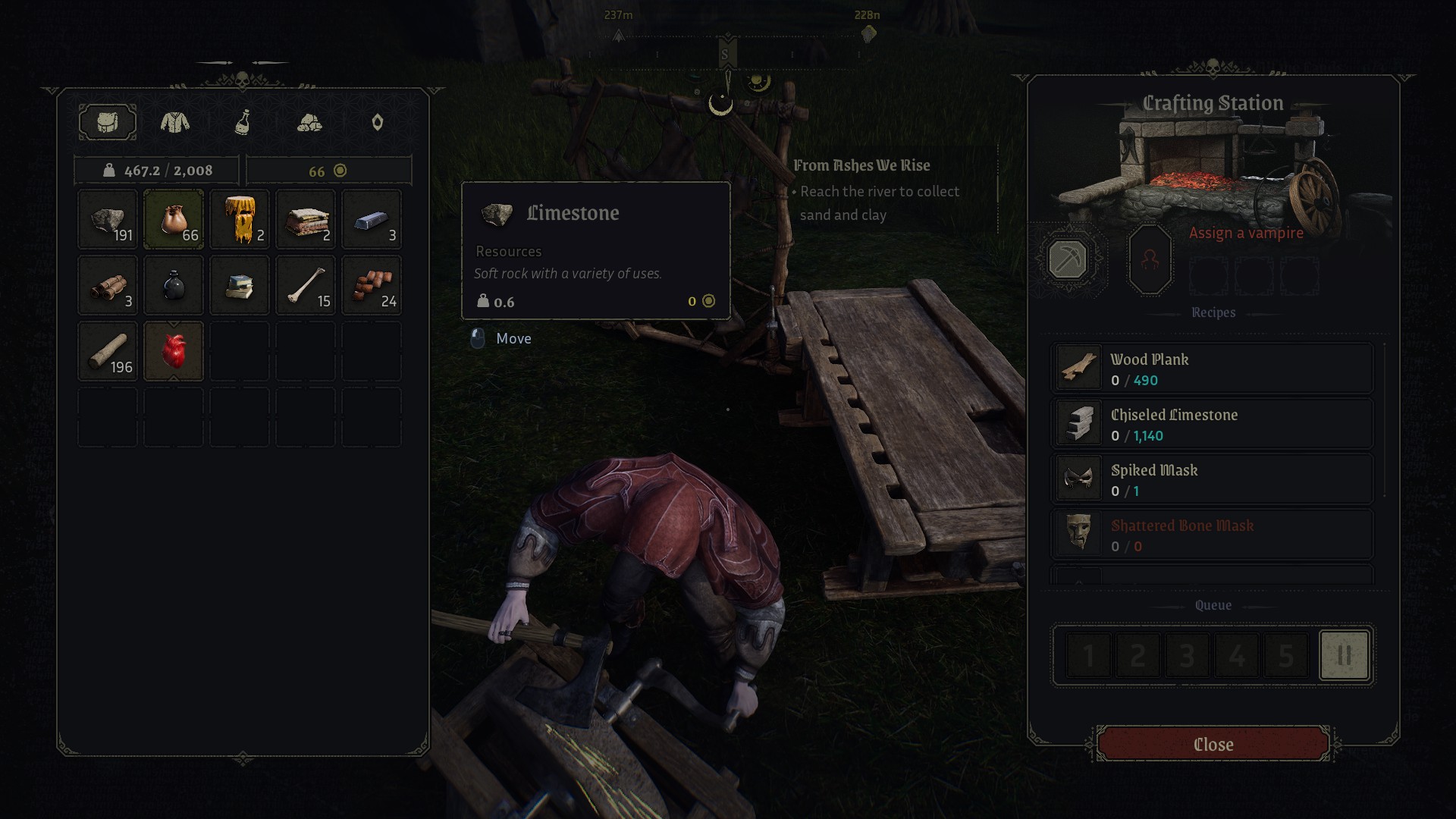Viewport: 1456px width, 819px height.
Task: Select the bone stack of 15
Action: click(x=306, y=286)
